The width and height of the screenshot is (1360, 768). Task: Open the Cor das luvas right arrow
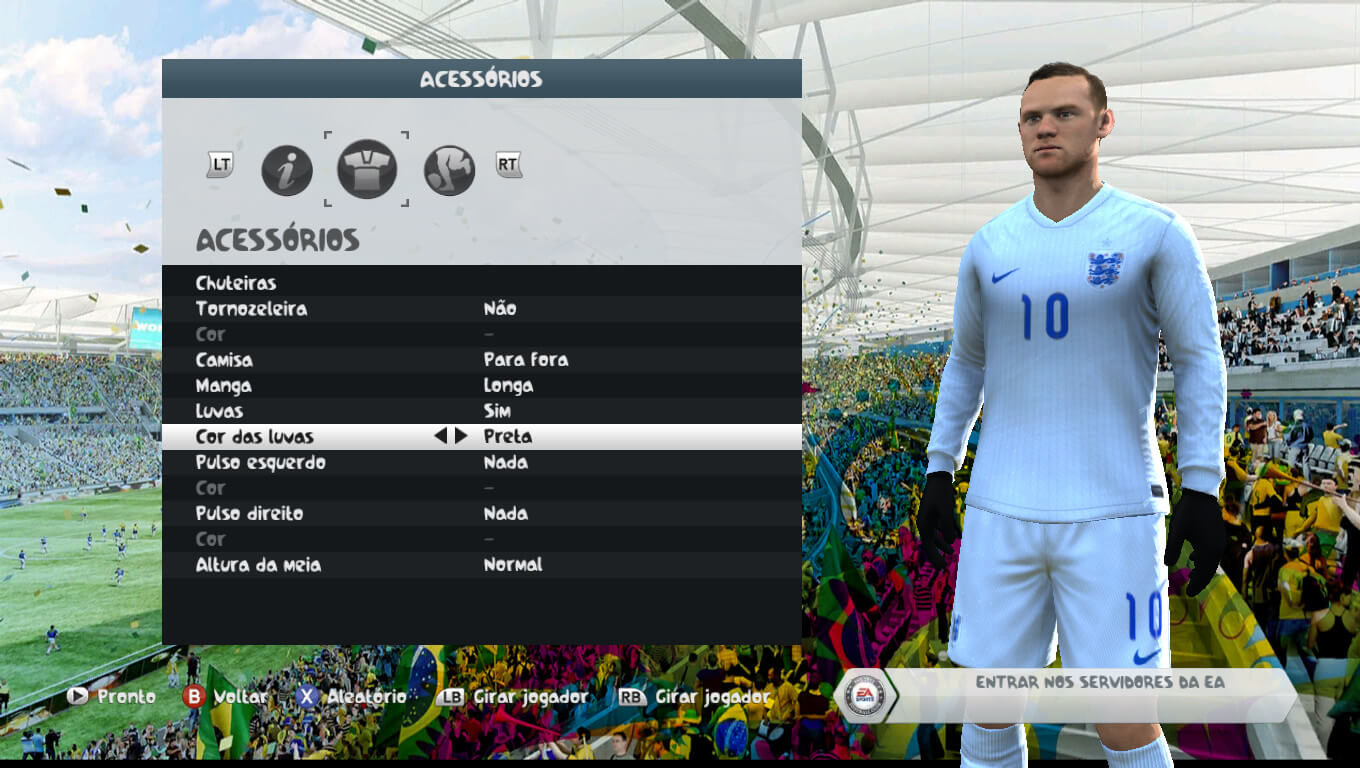[463, 436]
